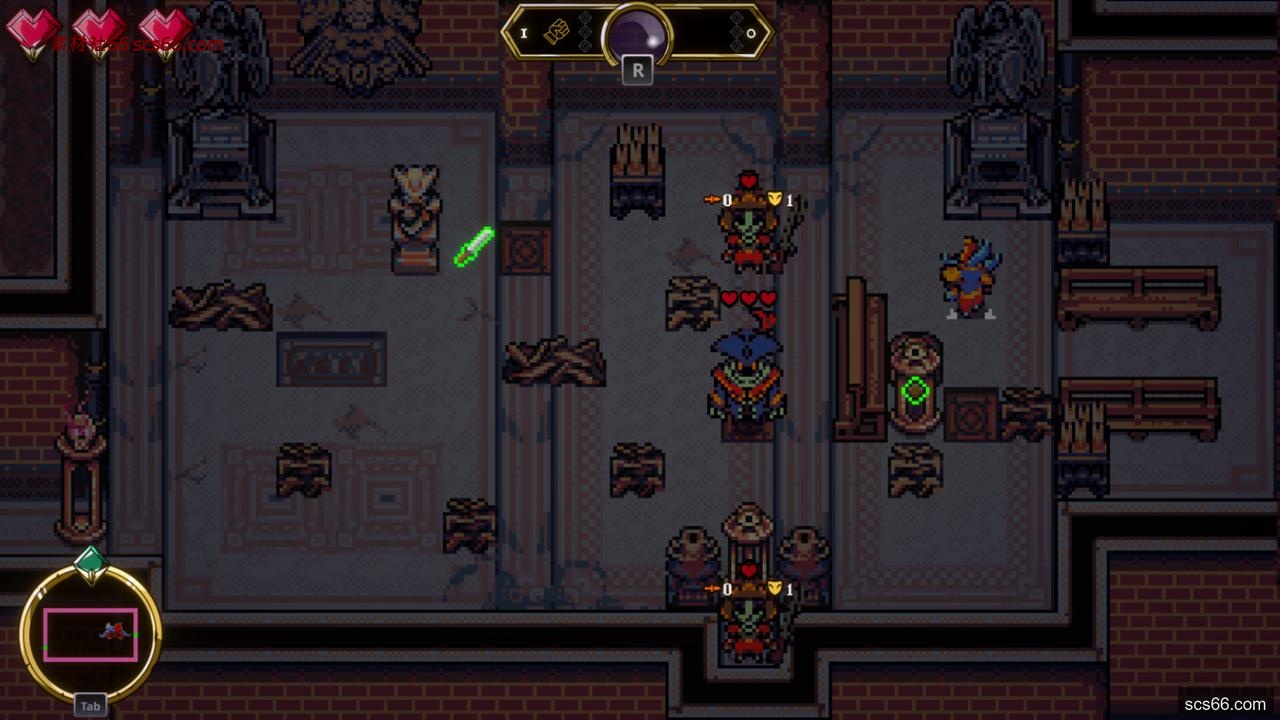1280x720 pixels.
Task: Click the R keybind badge under the orb
Action: point(638,70)
